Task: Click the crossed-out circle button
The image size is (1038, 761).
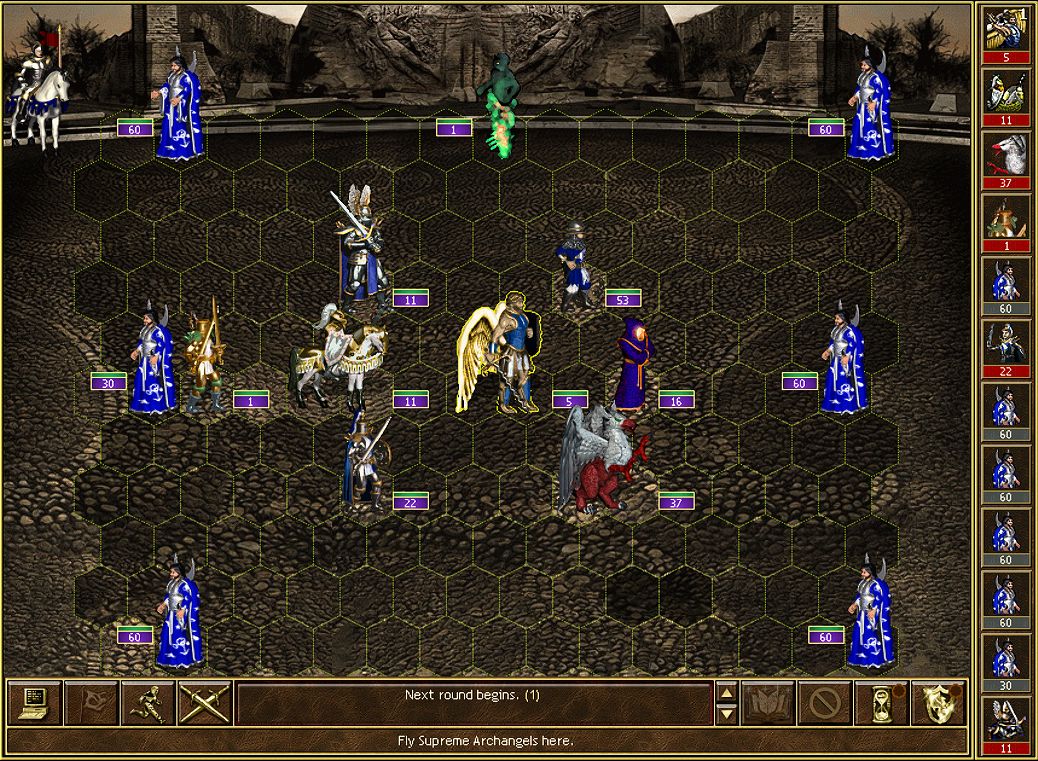Action: pyautogui.click(x=825, y=703)
